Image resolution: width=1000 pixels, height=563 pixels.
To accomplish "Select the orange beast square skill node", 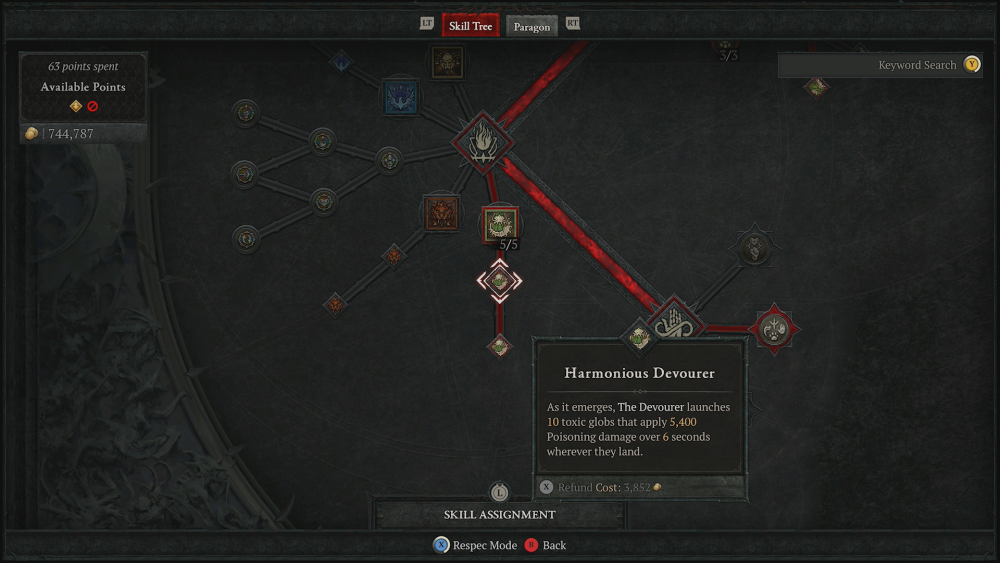I will (x=441, y=214).
